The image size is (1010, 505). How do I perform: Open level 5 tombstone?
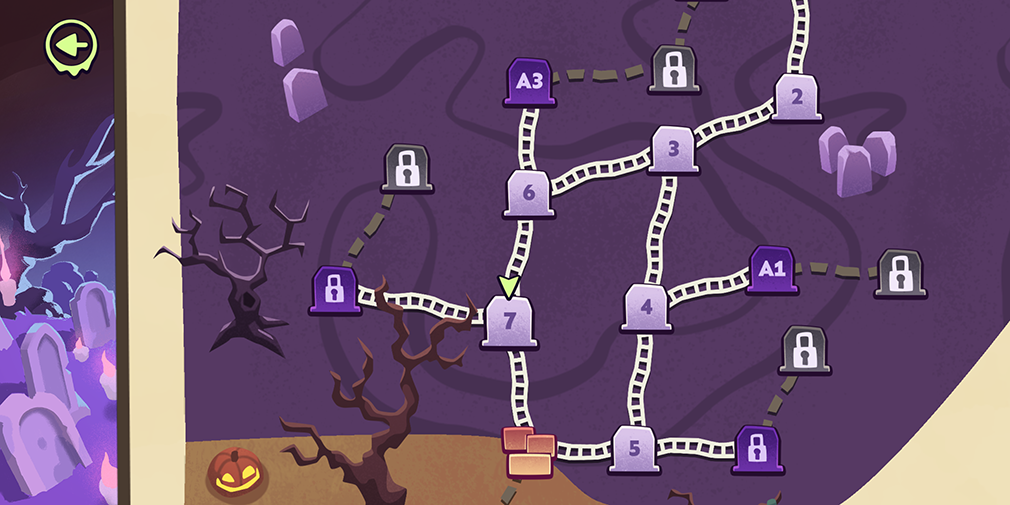(x=635, y=448)
